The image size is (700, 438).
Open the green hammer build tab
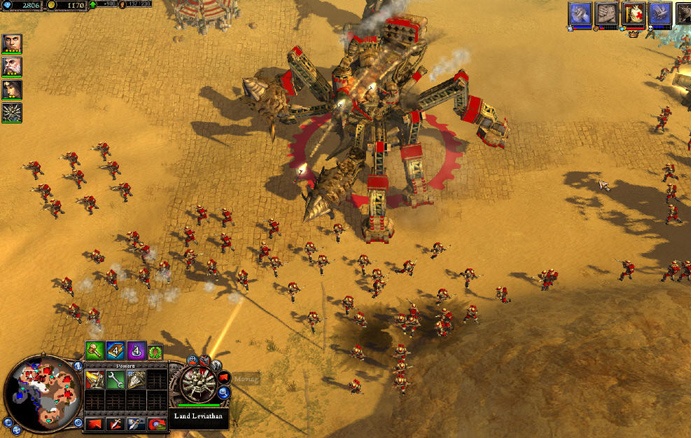94,351
